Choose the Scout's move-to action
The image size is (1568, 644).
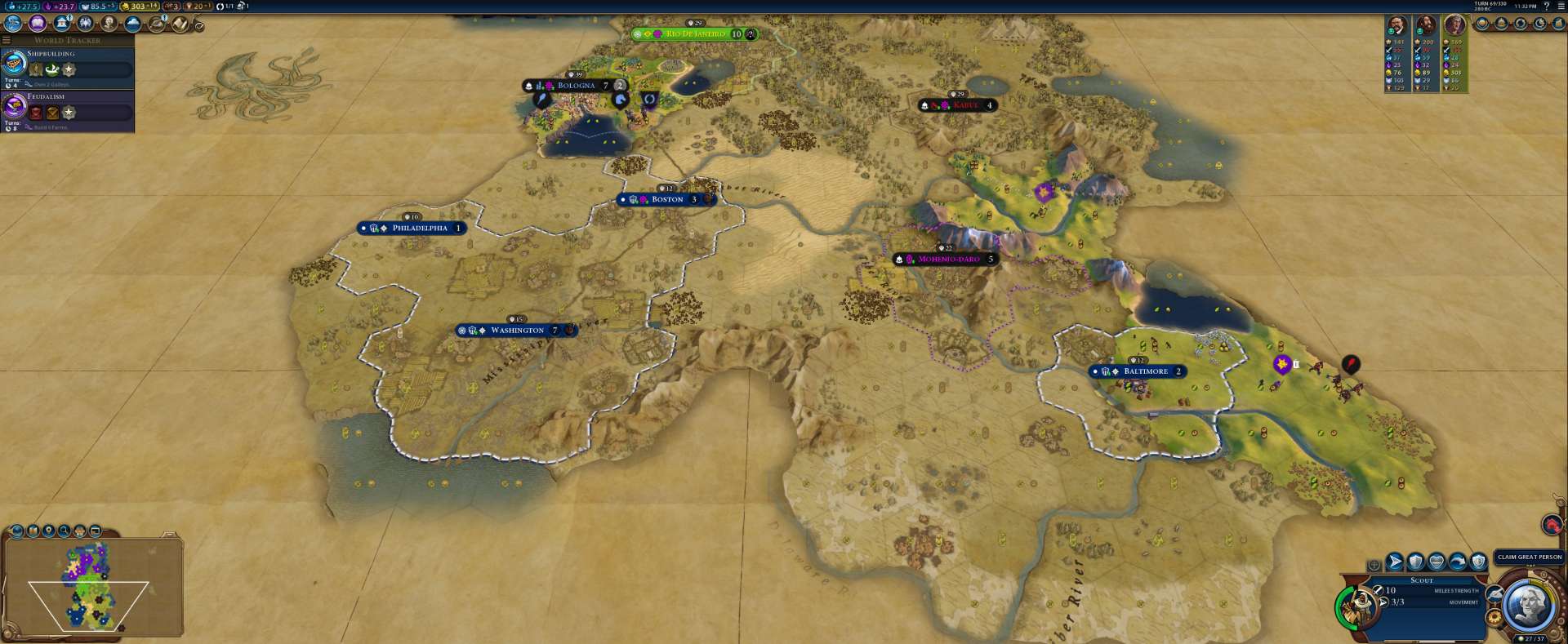(1395, 562)
